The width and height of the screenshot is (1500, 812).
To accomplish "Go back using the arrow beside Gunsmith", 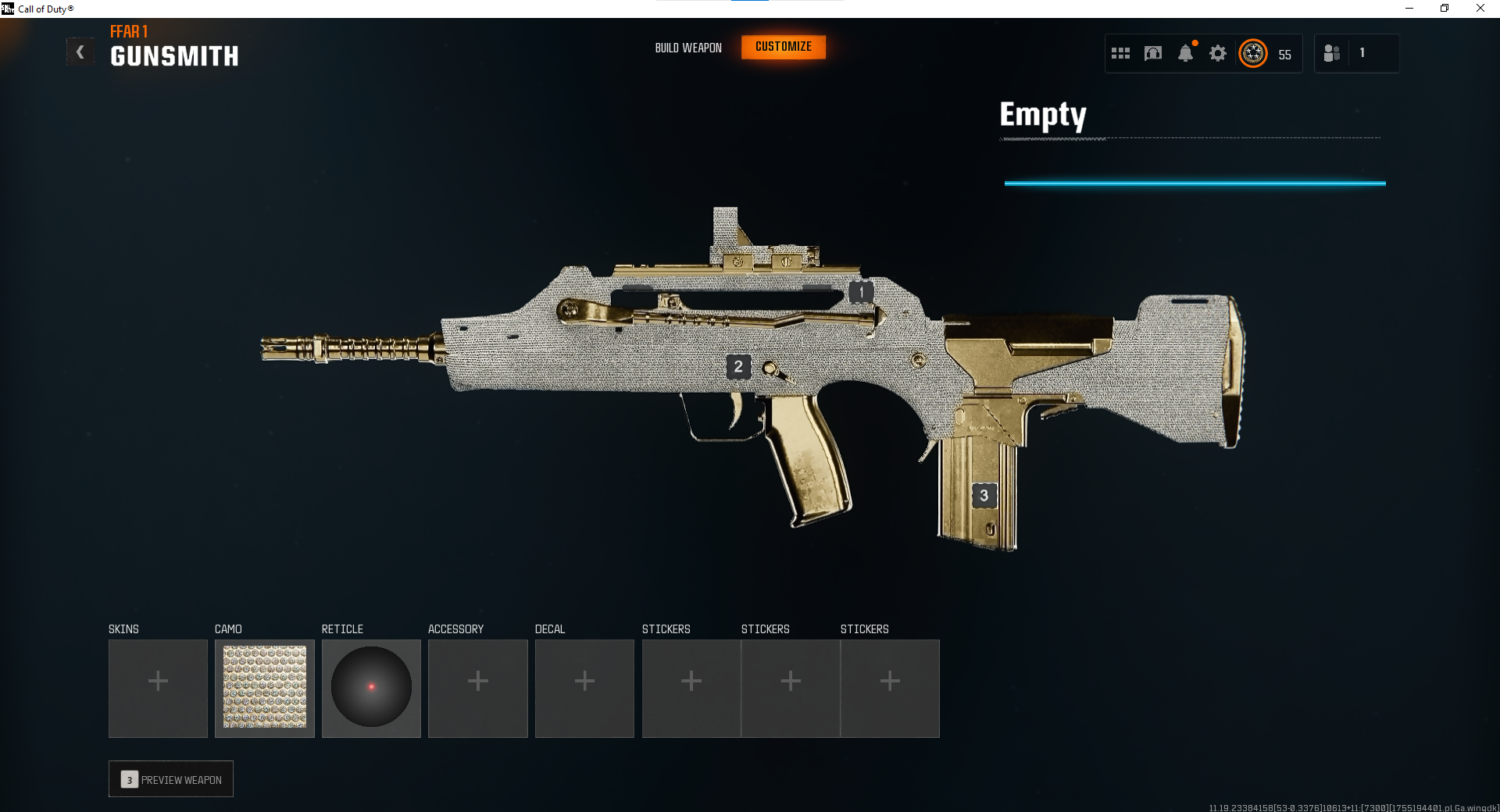I will point(80,52).
